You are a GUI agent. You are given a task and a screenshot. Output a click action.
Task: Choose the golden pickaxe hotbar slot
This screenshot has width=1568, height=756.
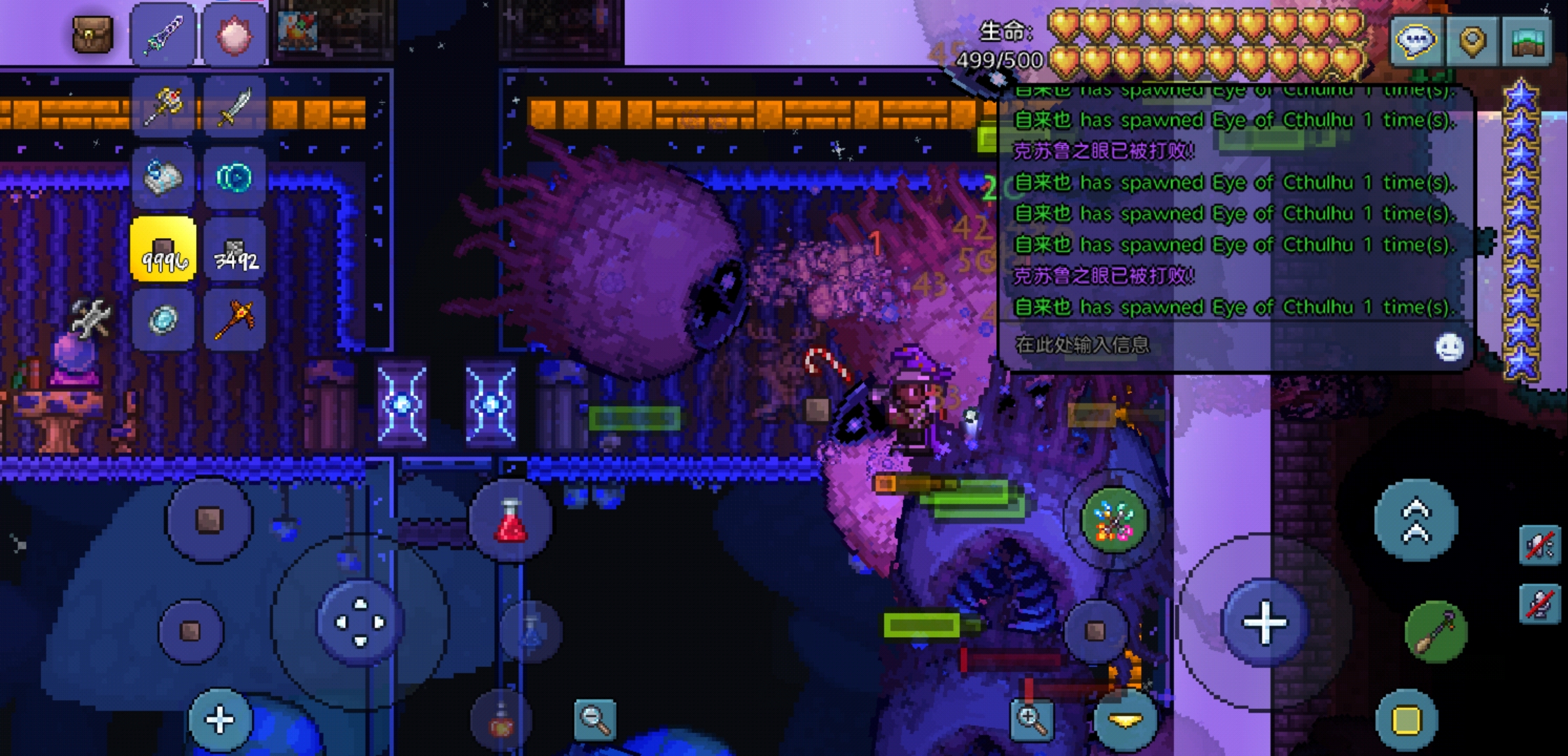(x=235, y=320)
